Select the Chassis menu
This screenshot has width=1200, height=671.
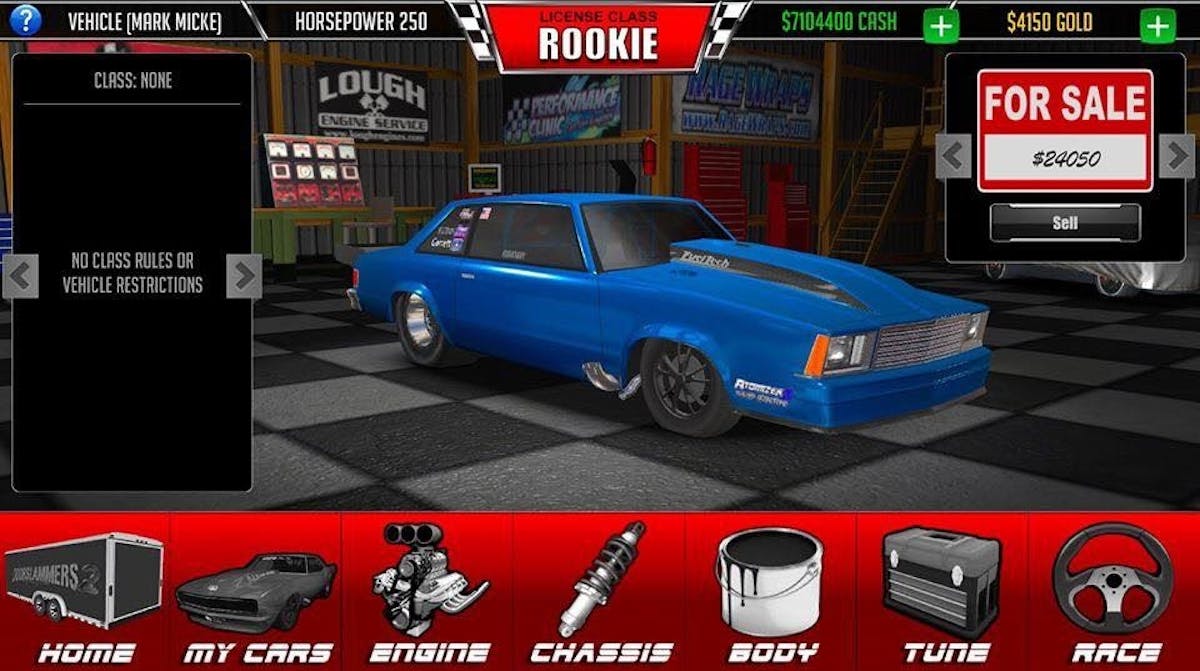(x=600, y=592)
